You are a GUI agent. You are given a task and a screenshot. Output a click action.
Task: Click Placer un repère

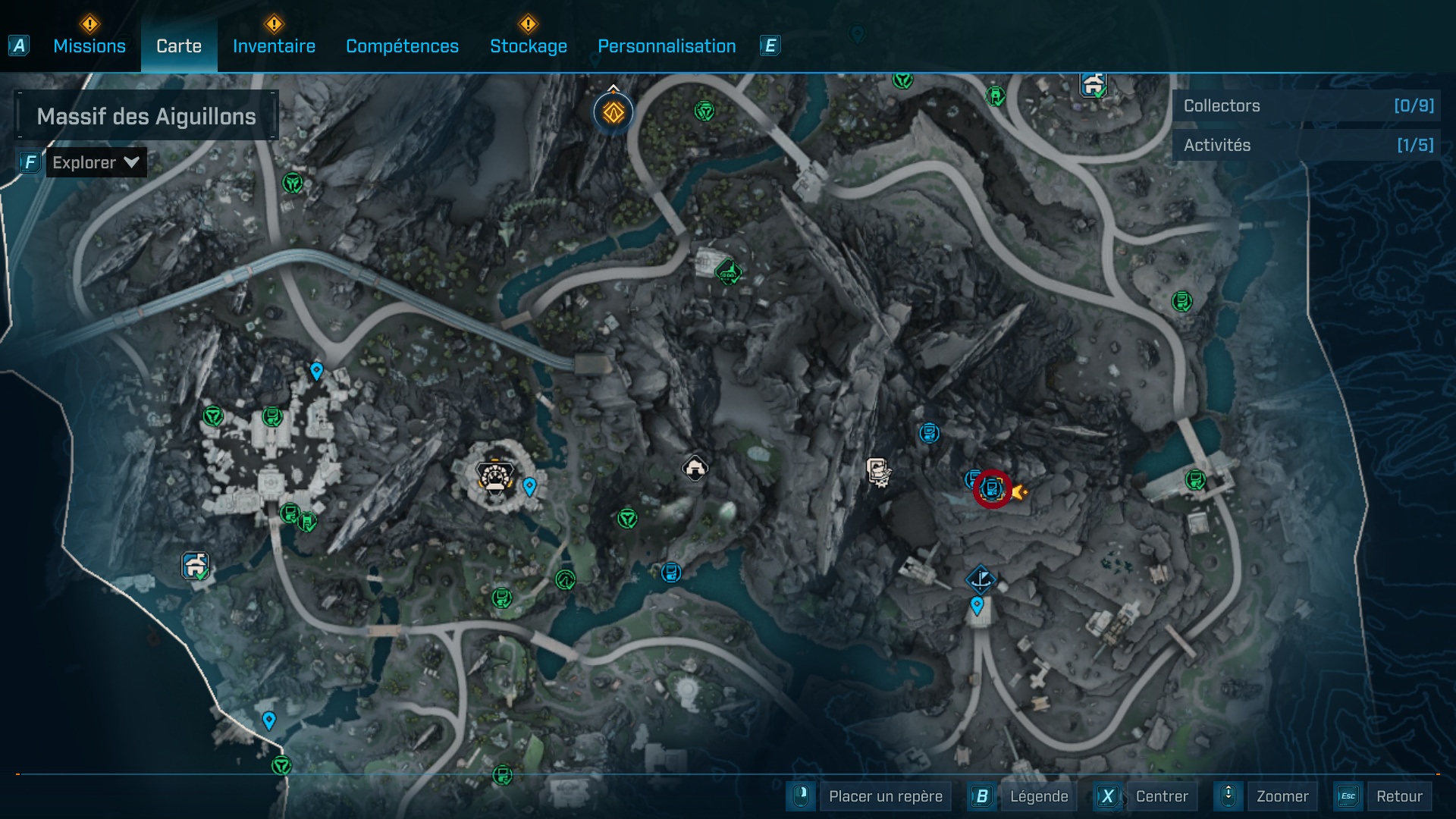coord(886,796)
